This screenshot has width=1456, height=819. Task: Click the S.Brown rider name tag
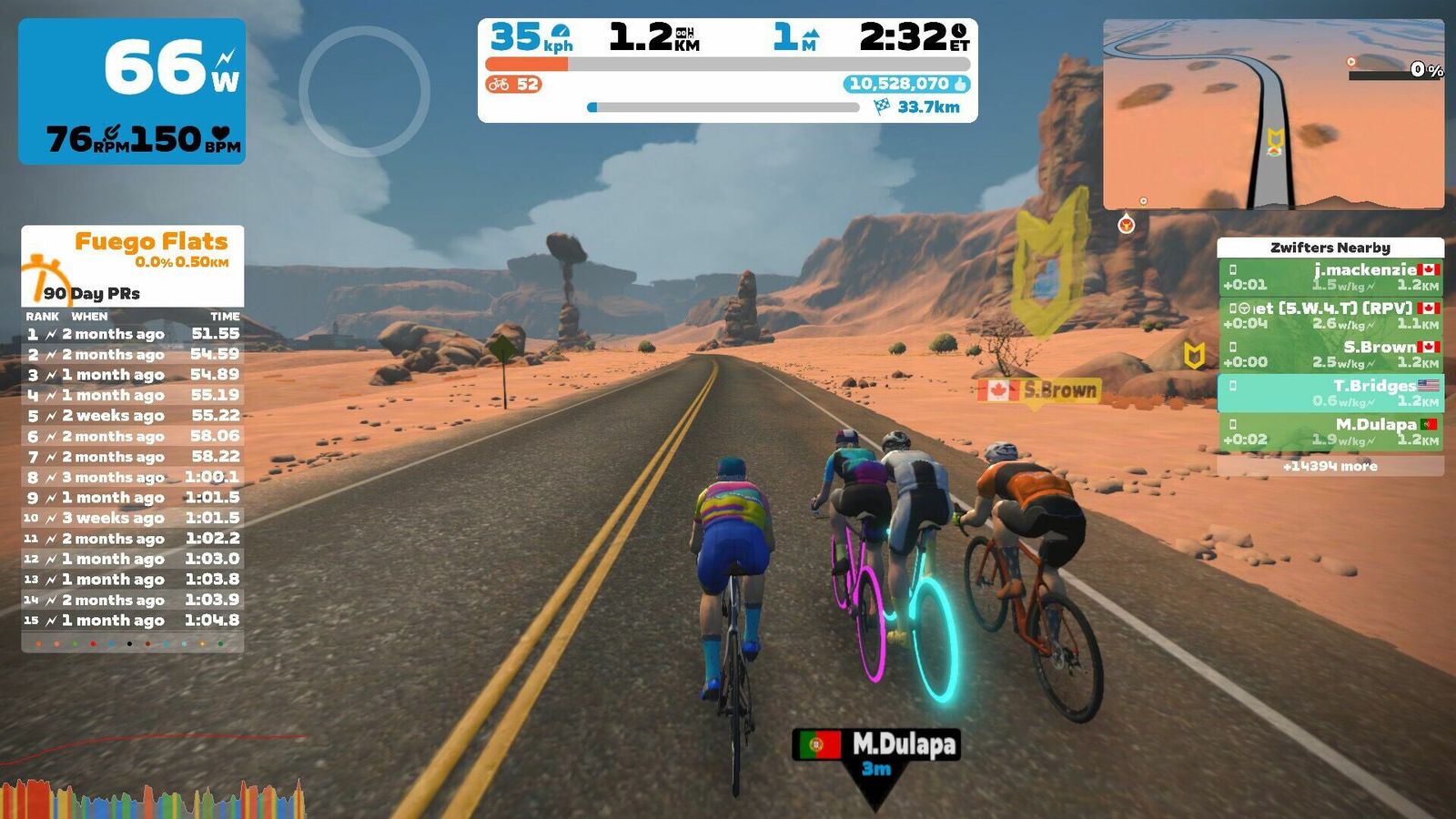(x=1039, y=390)
